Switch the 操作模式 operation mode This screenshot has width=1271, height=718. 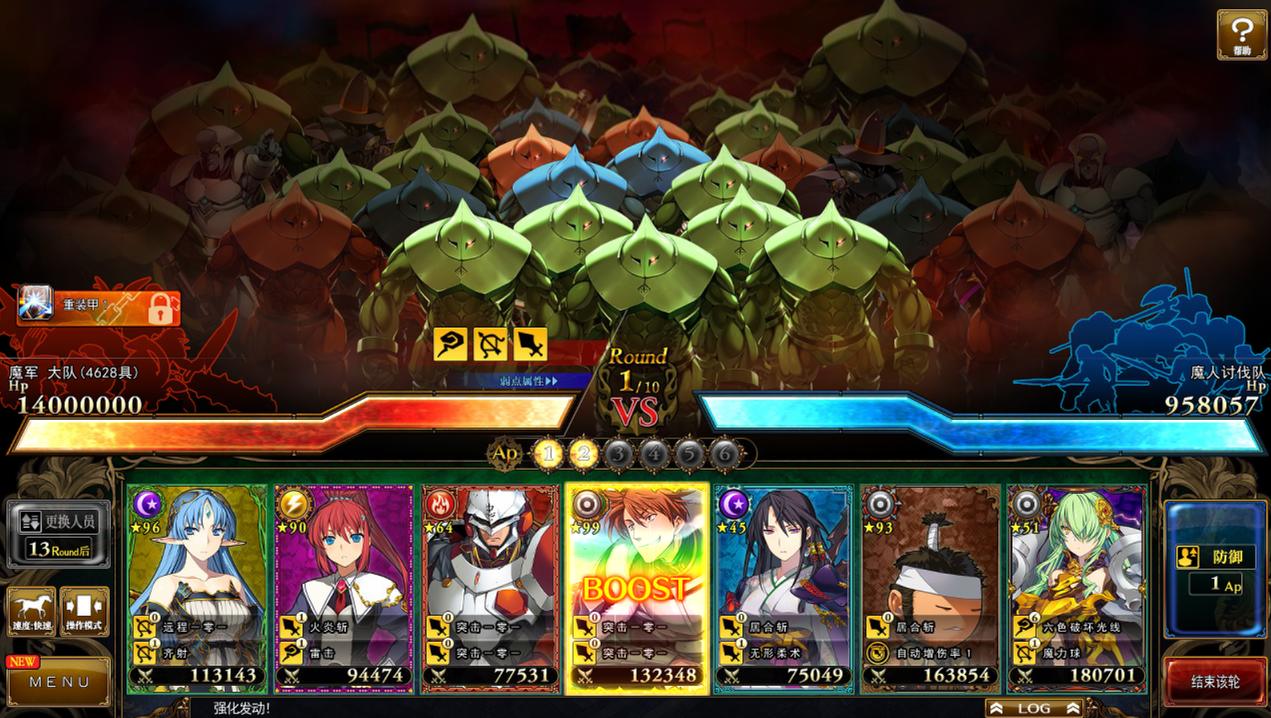(84, 611)
